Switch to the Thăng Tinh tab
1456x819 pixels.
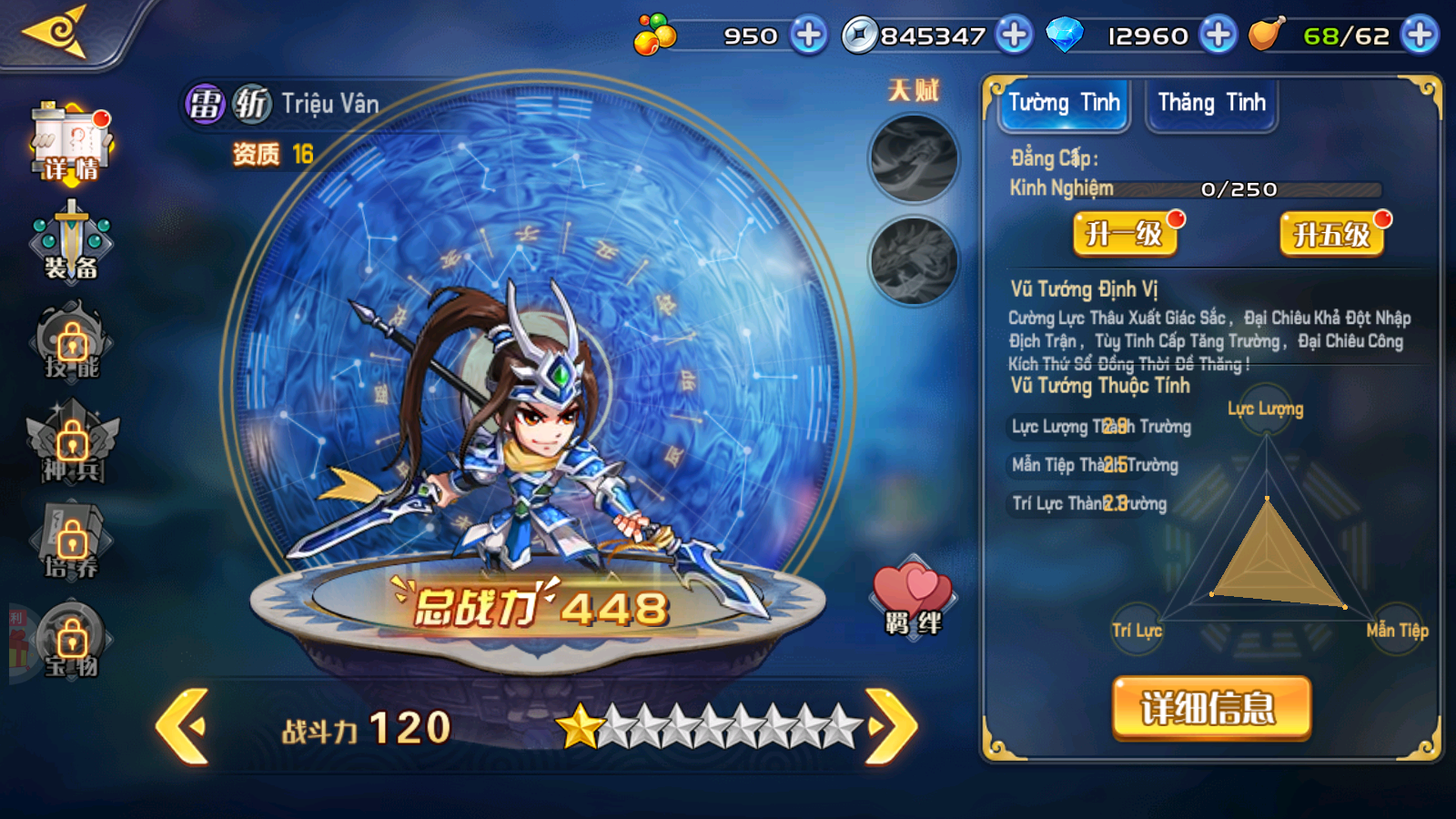point(1211,104)
